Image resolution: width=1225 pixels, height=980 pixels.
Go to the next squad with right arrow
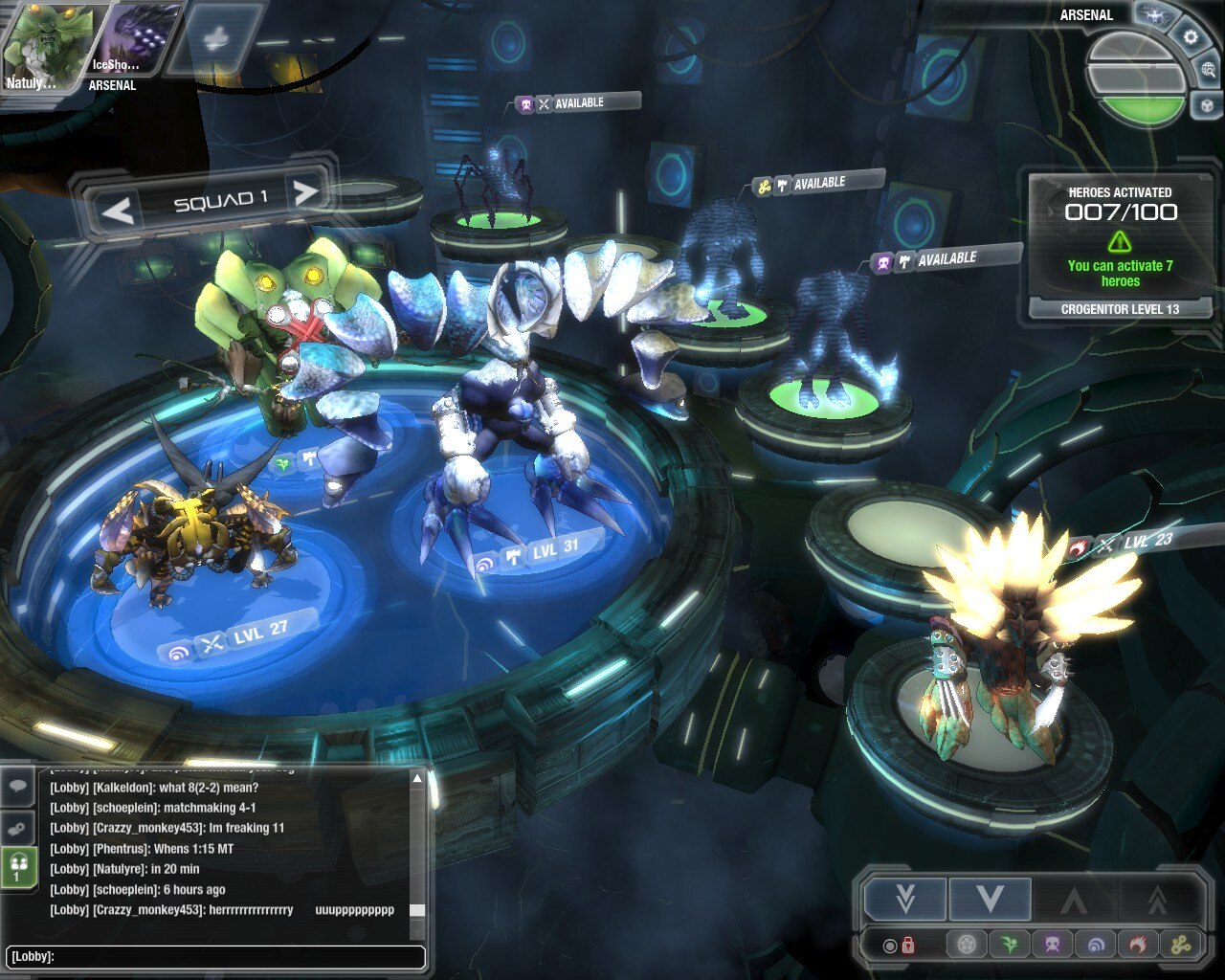[305, 193]
